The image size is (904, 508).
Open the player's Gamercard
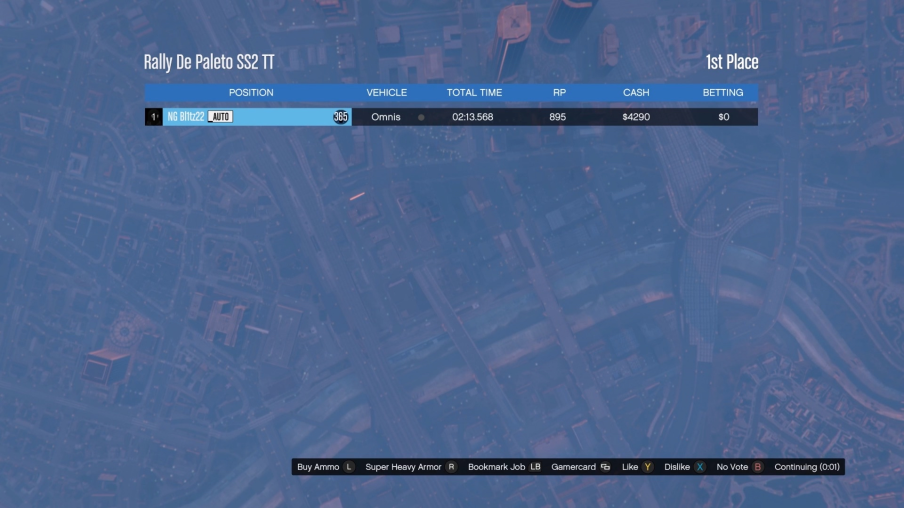click(580, 467)
